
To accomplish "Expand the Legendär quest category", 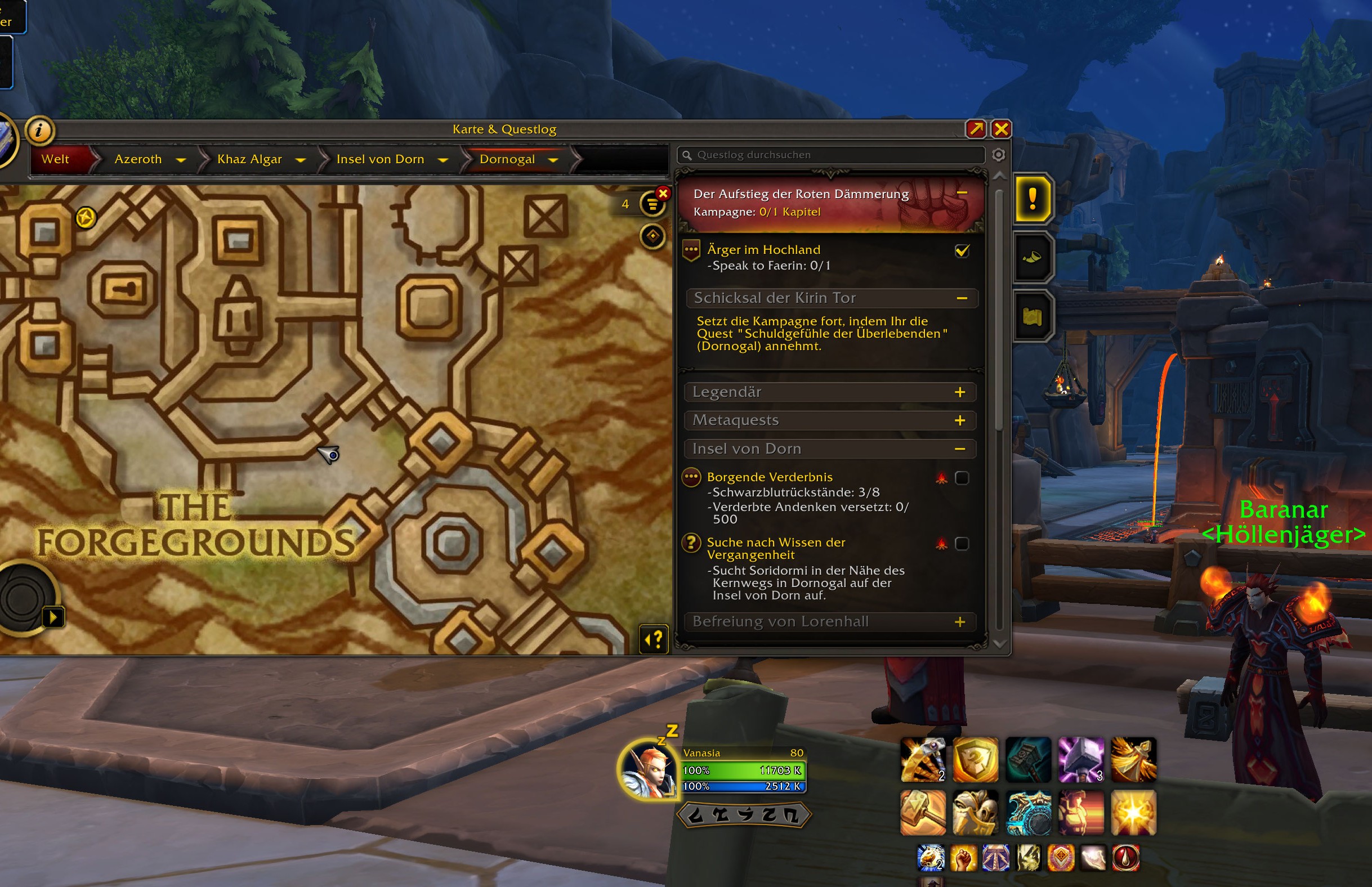I will 959,392.
